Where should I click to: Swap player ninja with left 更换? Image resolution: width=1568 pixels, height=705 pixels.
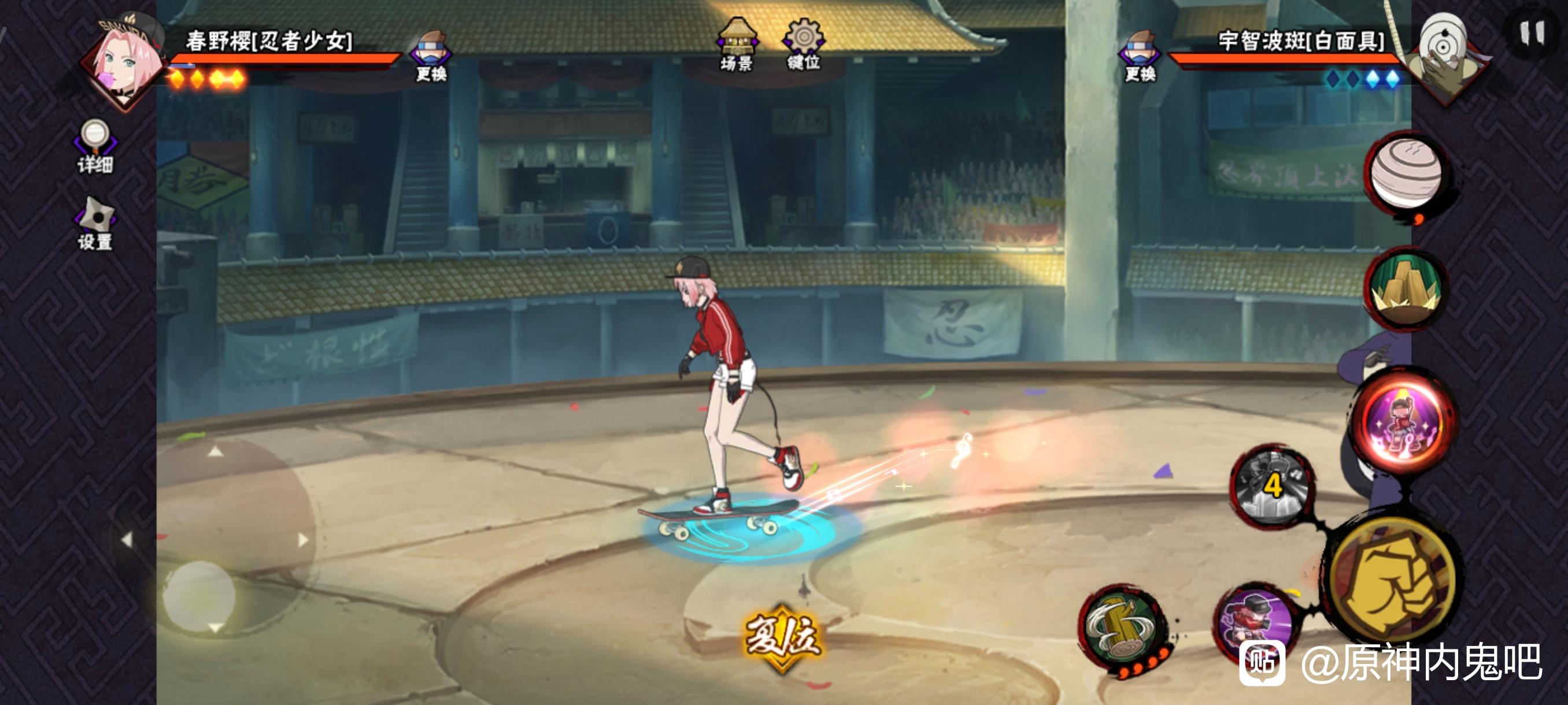431,56
